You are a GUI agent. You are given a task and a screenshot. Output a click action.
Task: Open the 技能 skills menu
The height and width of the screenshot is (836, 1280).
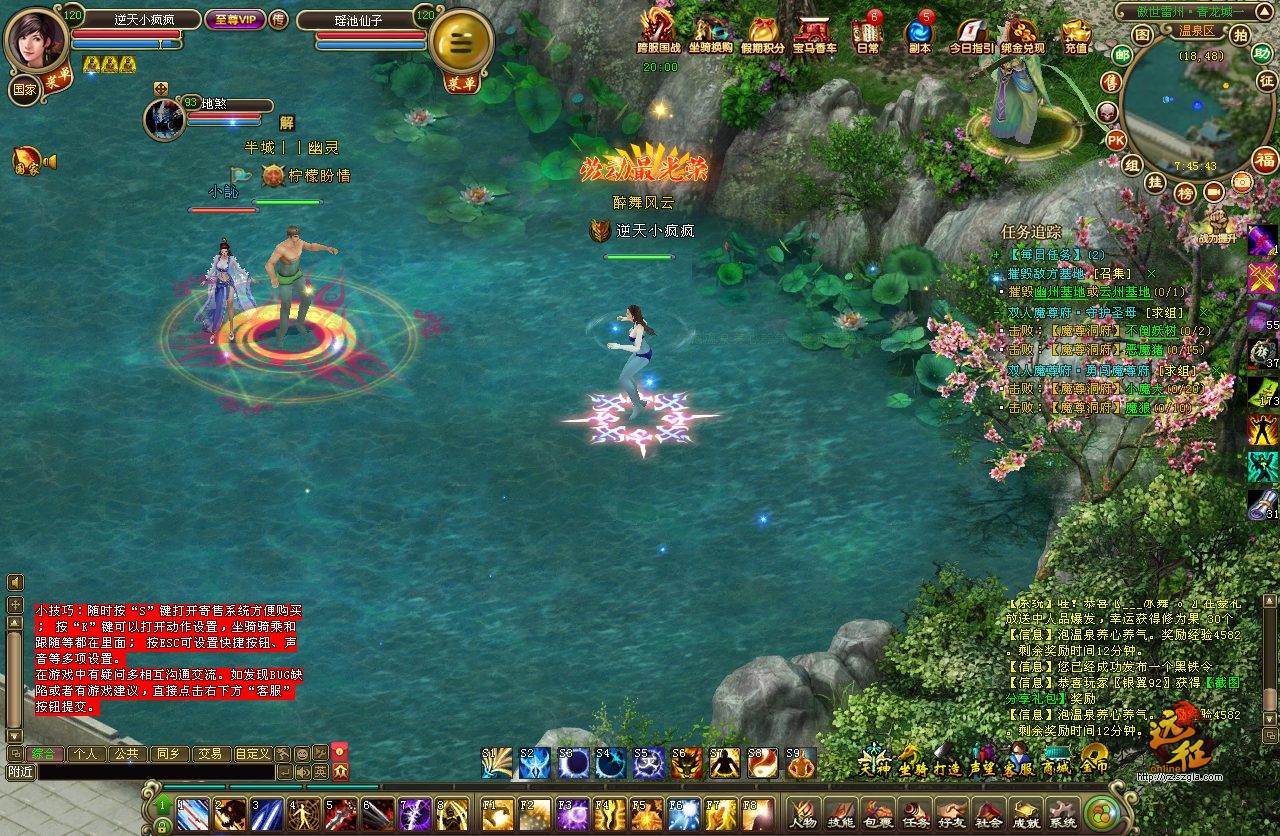pyautogui.click(x=840, y=814)
